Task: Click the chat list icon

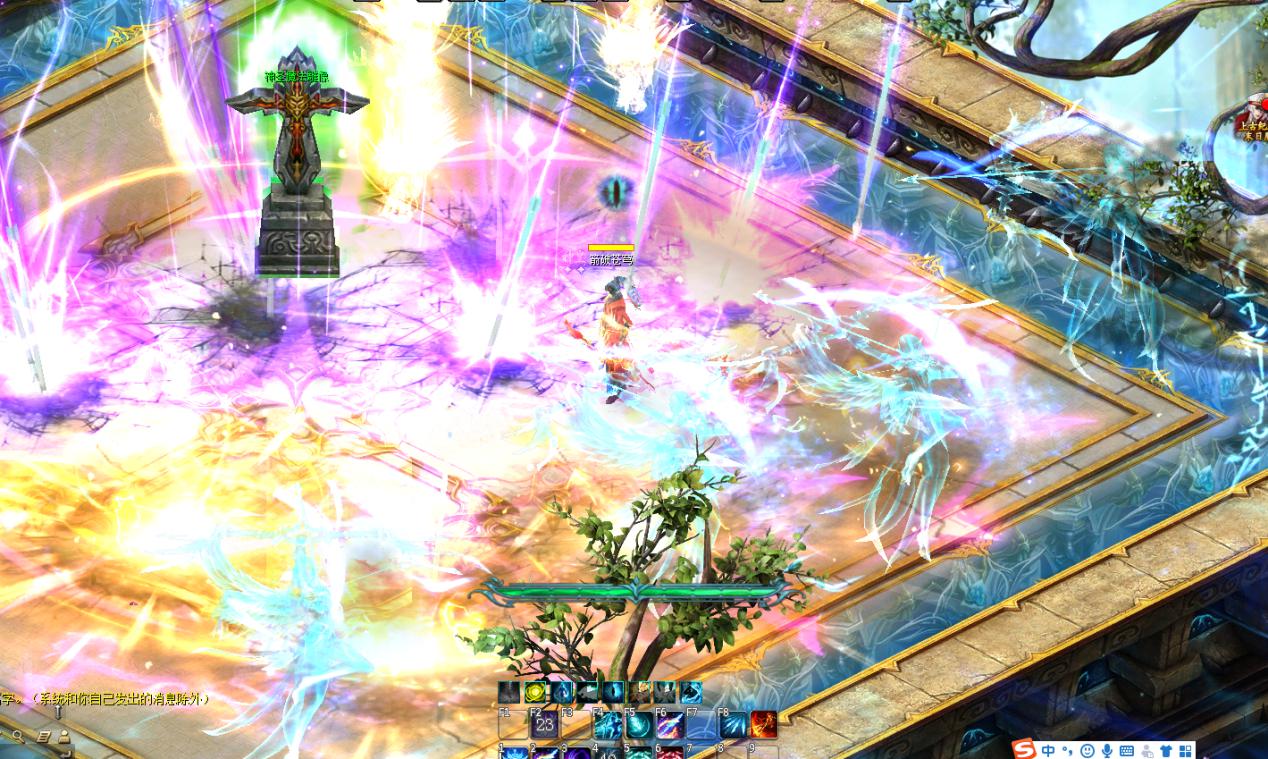Action: click(x=44, y=737)
